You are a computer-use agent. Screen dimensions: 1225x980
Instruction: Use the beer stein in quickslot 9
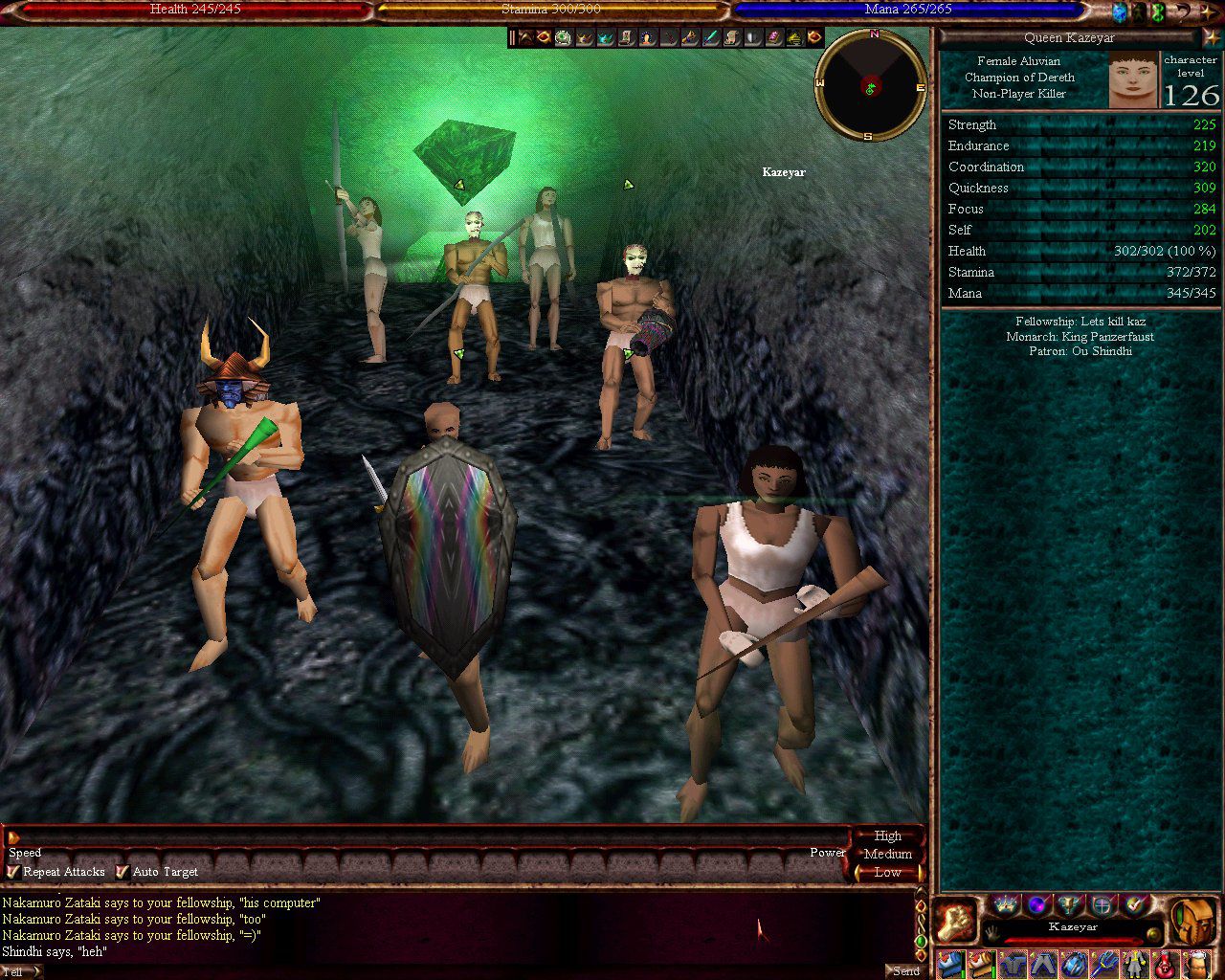(x=1196, y=964)
